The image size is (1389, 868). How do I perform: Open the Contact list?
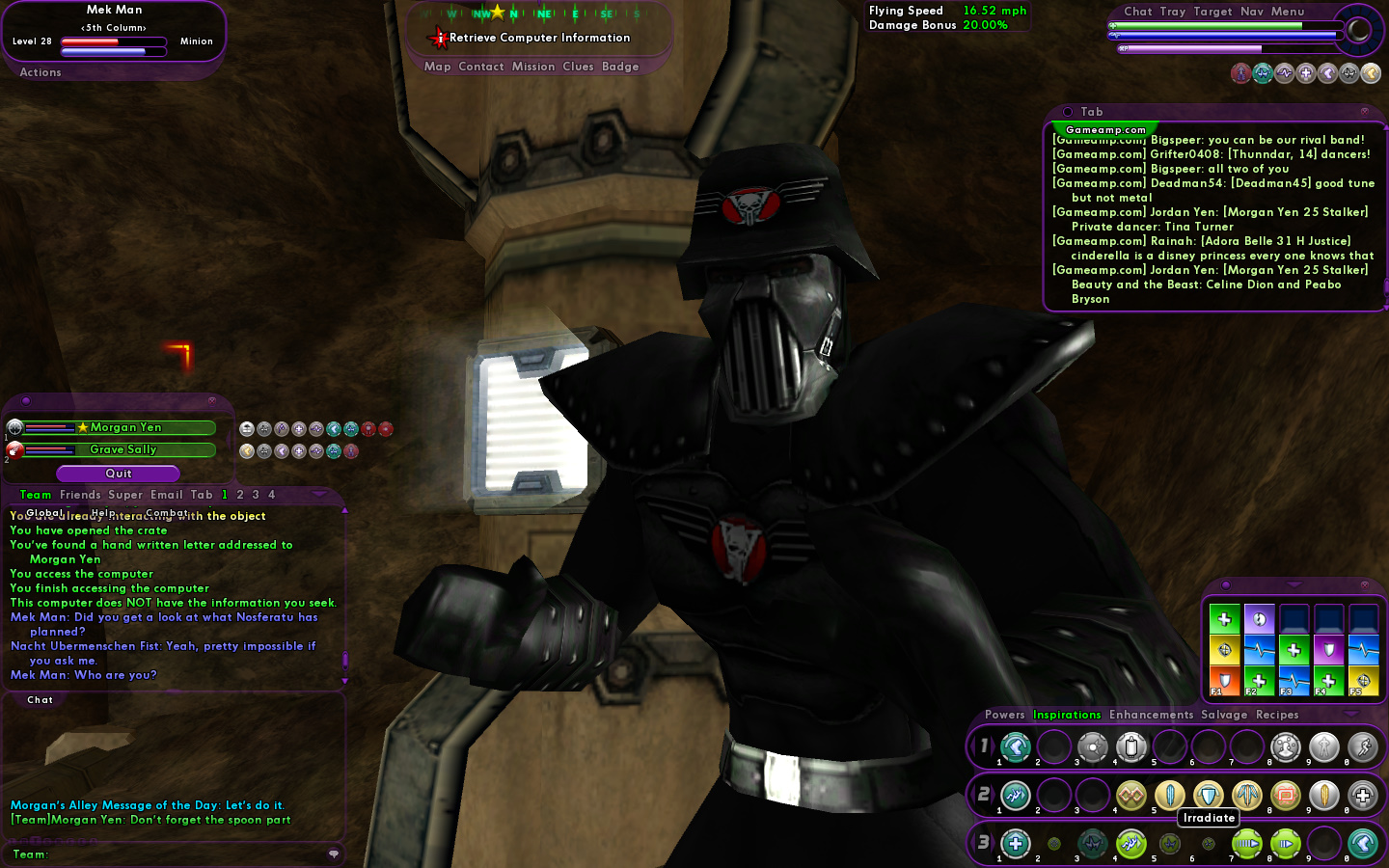point(481,67)
